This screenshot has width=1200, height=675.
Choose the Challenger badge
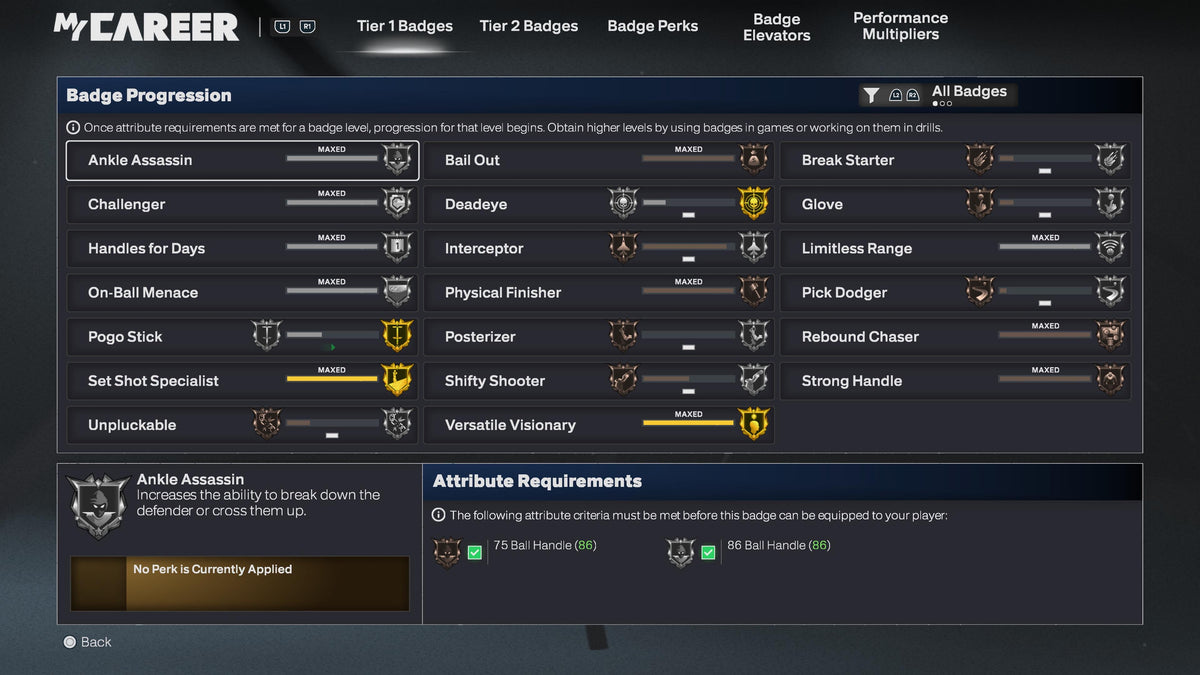click(x=241, y=204)
